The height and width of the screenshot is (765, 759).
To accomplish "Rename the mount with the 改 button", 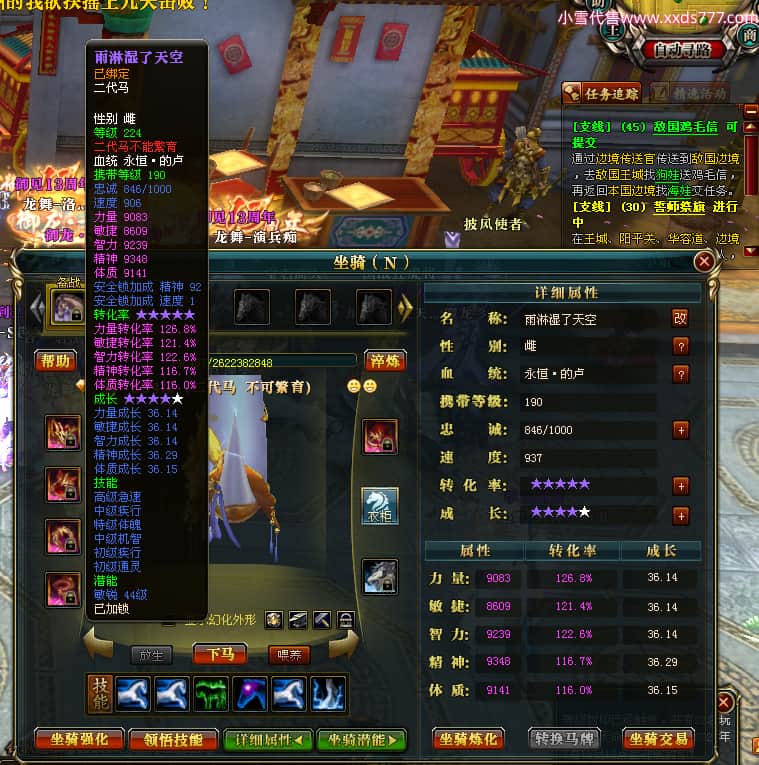I will pos(680,318).
